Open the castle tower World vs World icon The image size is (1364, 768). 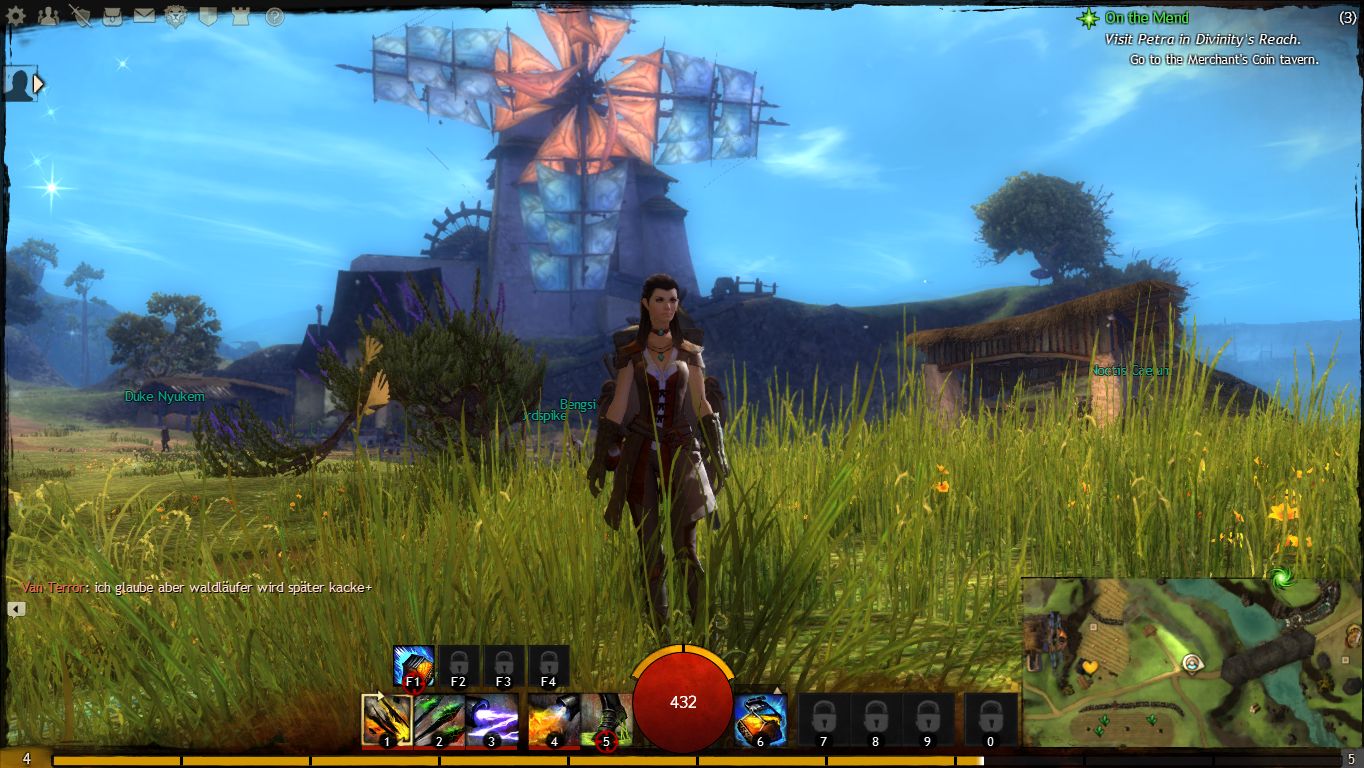(x=240, y=16)
